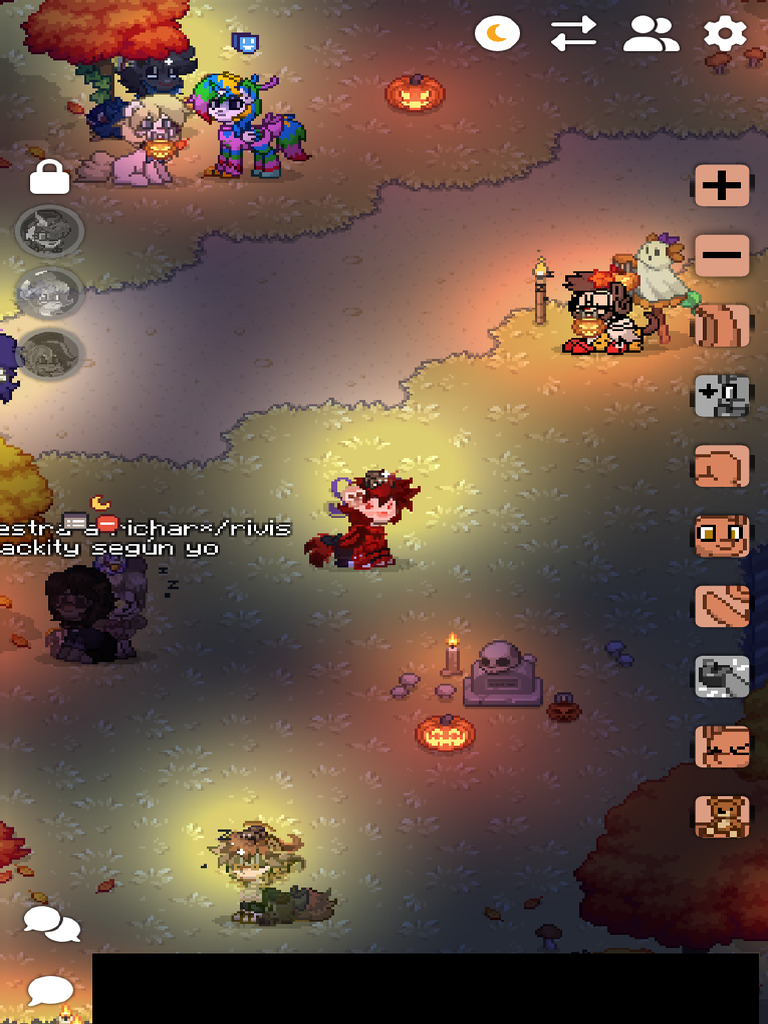The image size is (768, 1024).
Task: Open the chat log double-bubble icon
Action: click(51, 923)
